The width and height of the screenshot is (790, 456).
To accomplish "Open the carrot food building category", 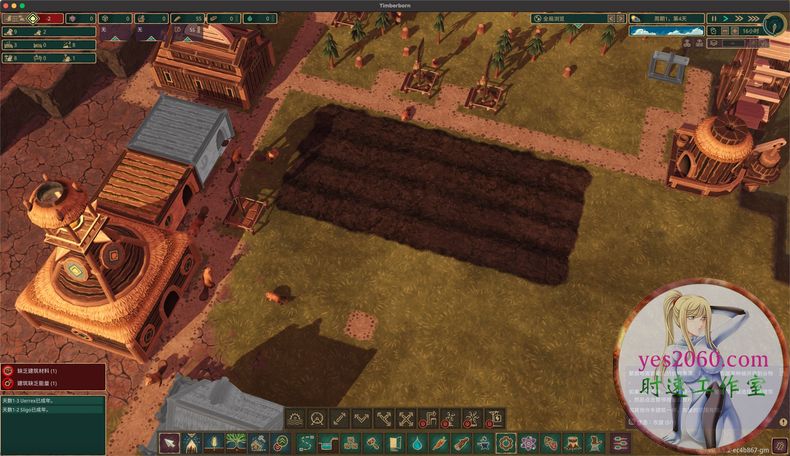I will click(x=439, y=442).
